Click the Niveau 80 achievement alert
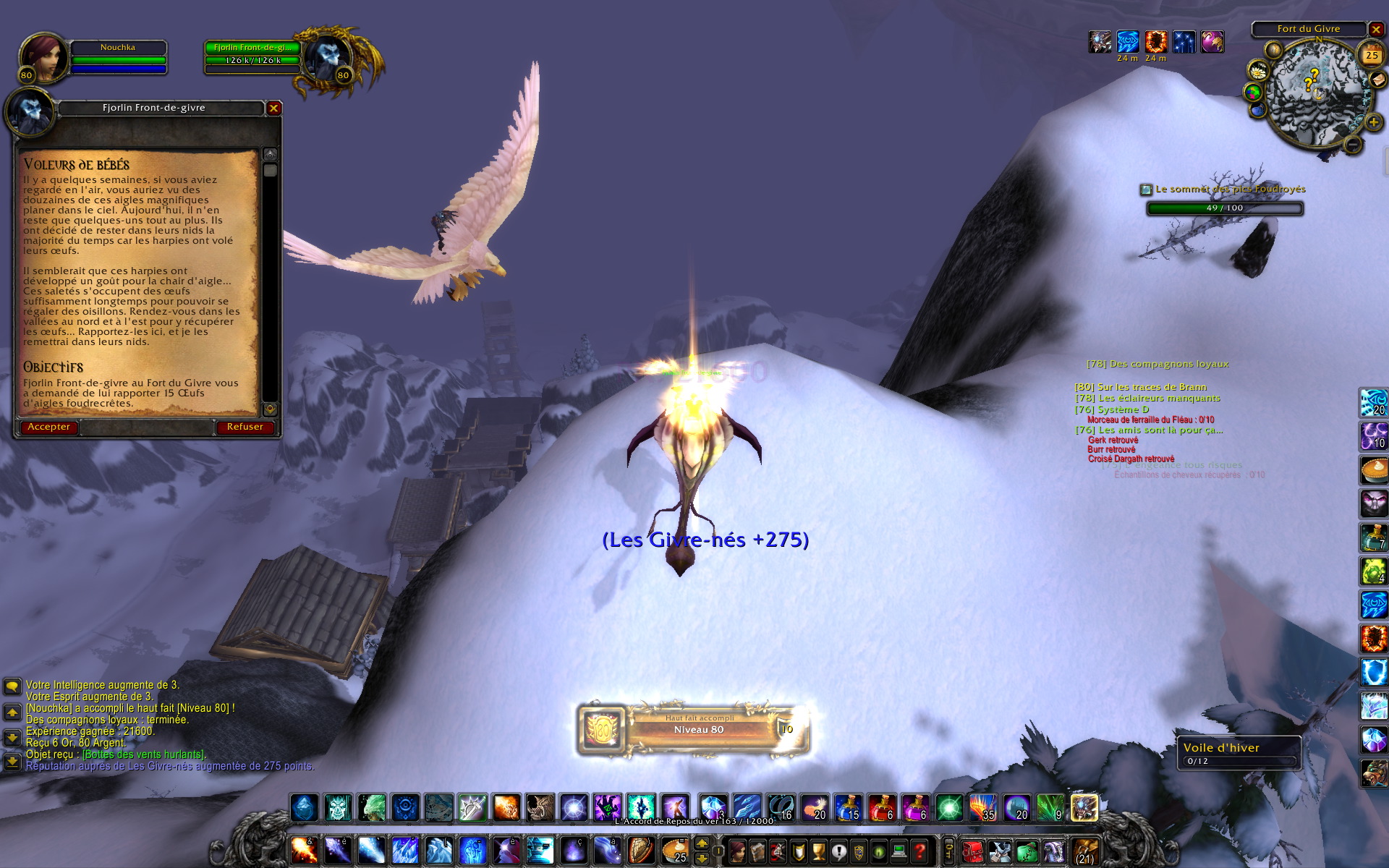The height and width of the screenshot is (868, 1389). (x=693, y=729)
